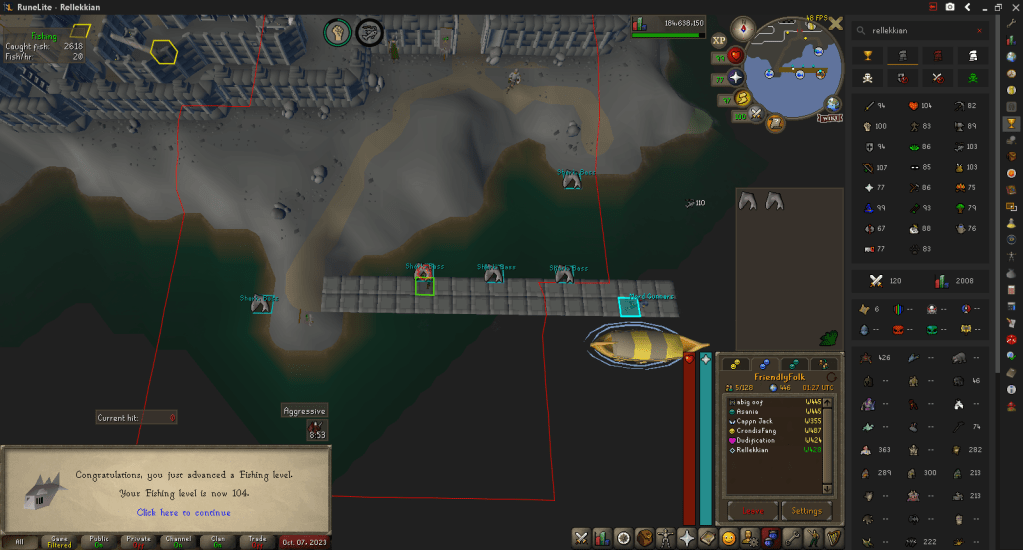Toggle the Public chat tab
The image size is (1023, 550).
pyautogui.click(x=98, y=541)
